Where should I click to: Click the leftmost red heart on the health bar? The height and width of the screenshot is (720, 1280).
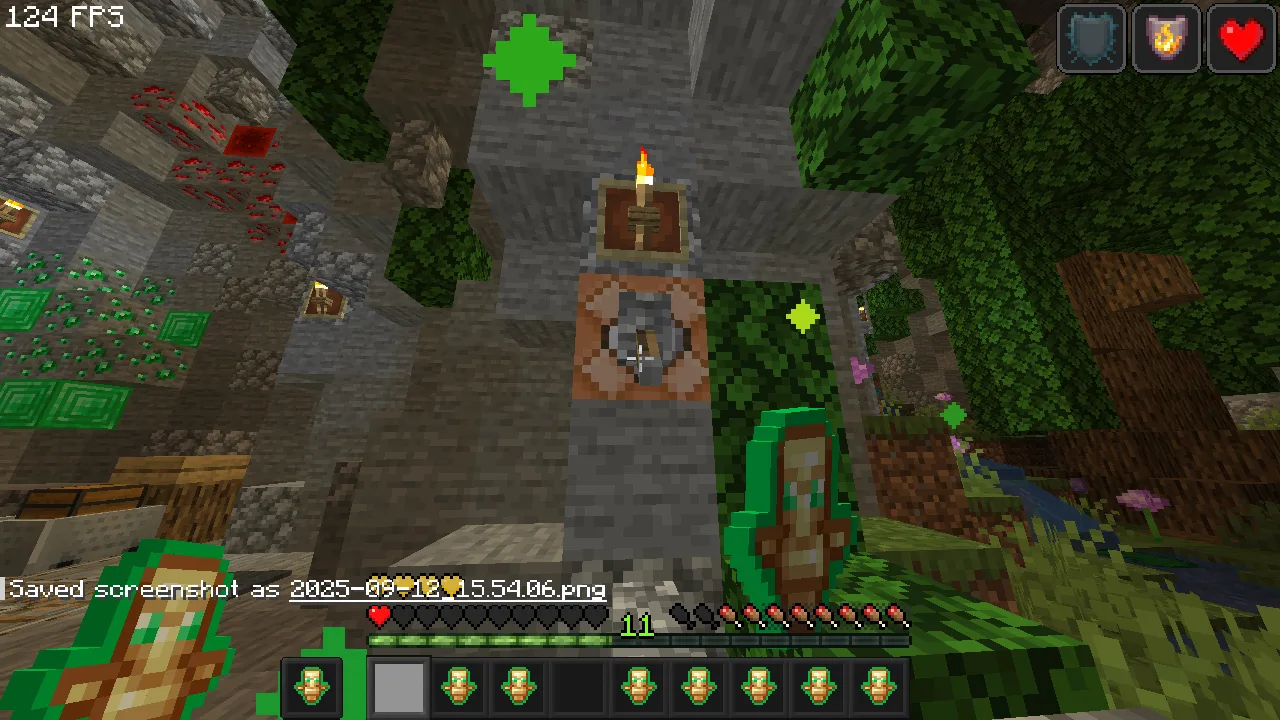380,613
